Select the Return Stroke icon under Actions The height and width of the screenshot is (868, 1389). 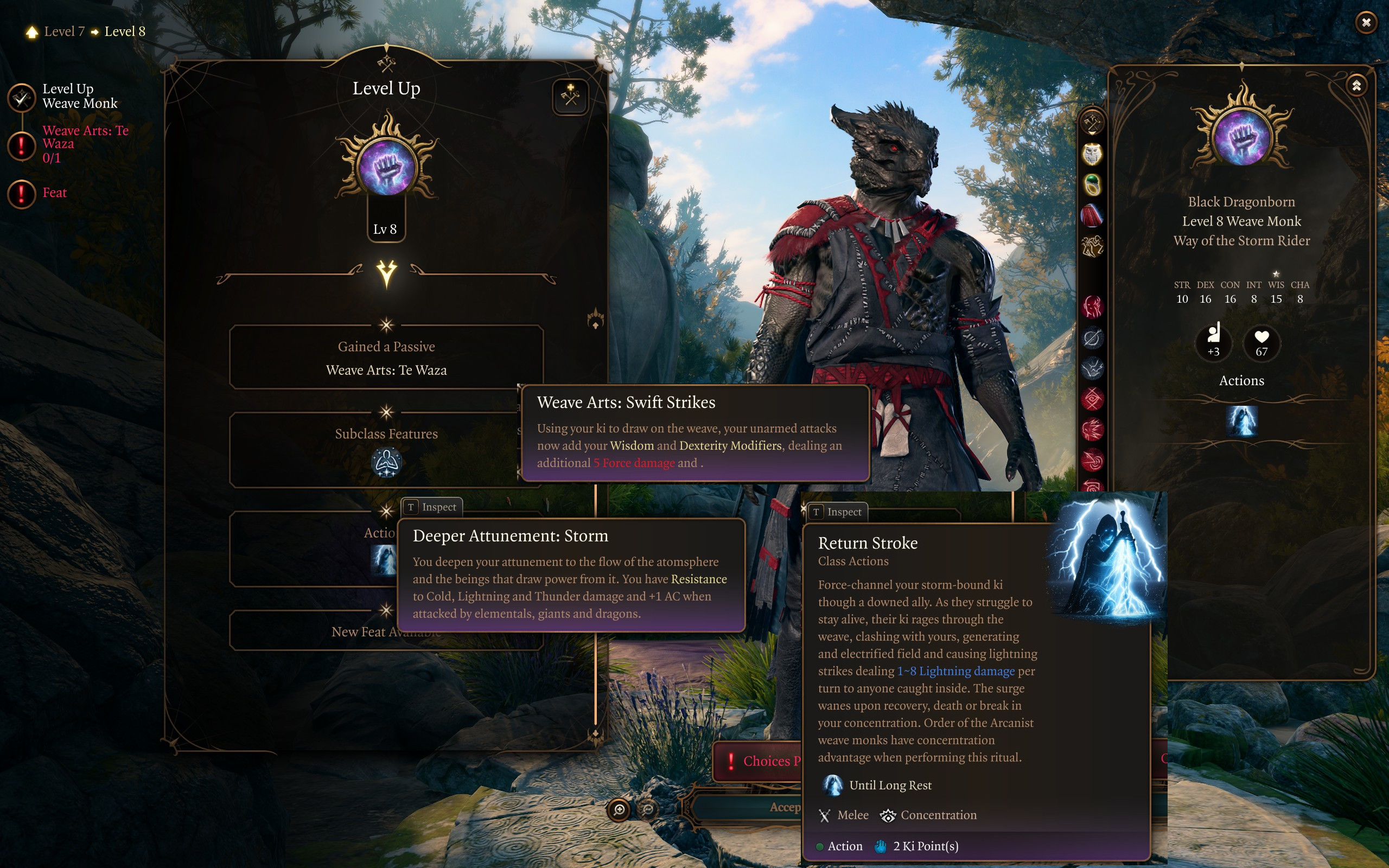tap(1241, 421)
